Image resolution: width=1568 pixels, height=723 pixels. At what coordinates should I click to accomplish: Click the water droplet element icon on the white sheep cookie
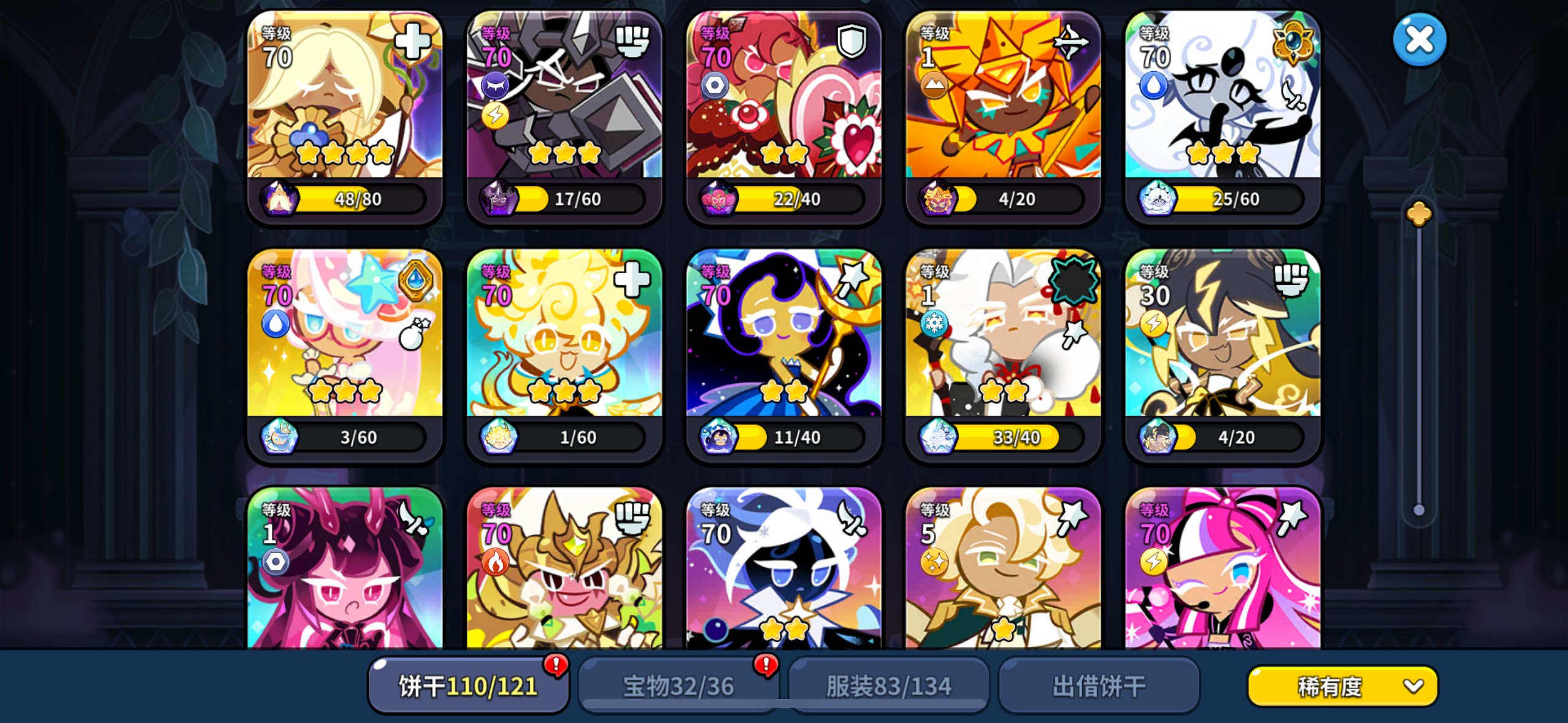click(1154, 86)
